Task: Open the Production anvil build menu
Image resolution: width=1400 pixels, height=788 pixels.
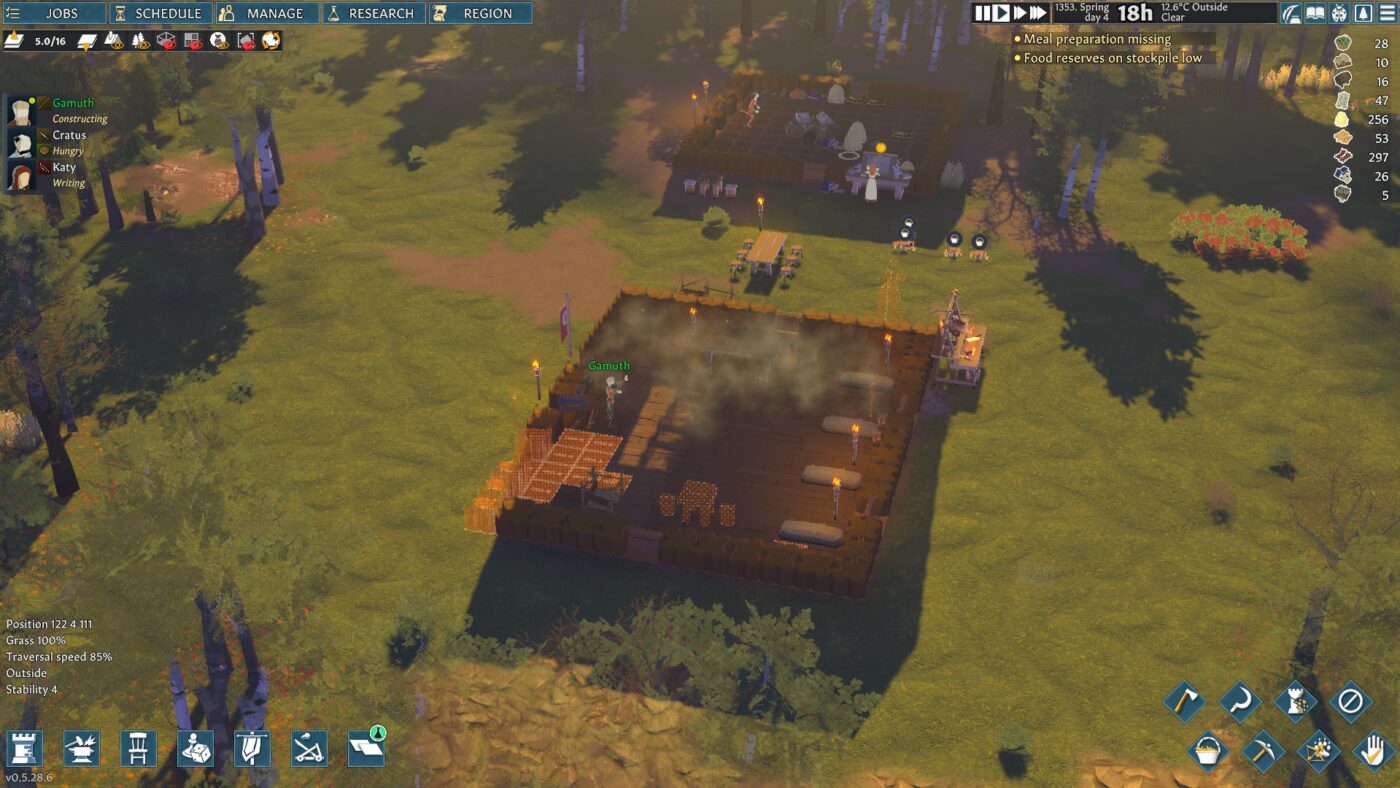Action: pyautogui.click(x=82, y=749)
